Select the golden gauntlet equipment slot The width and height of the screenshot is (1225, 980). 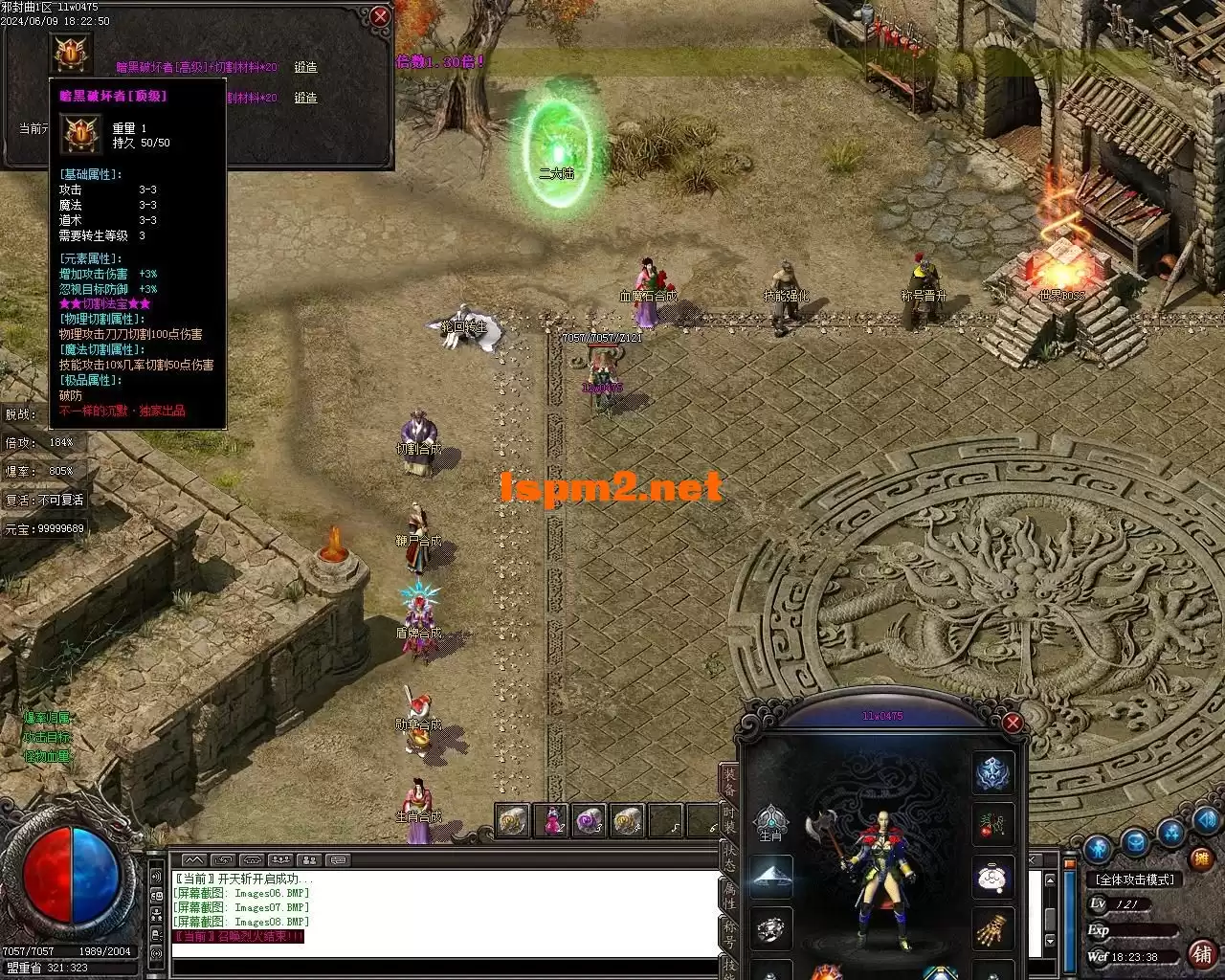pos(993,927)
